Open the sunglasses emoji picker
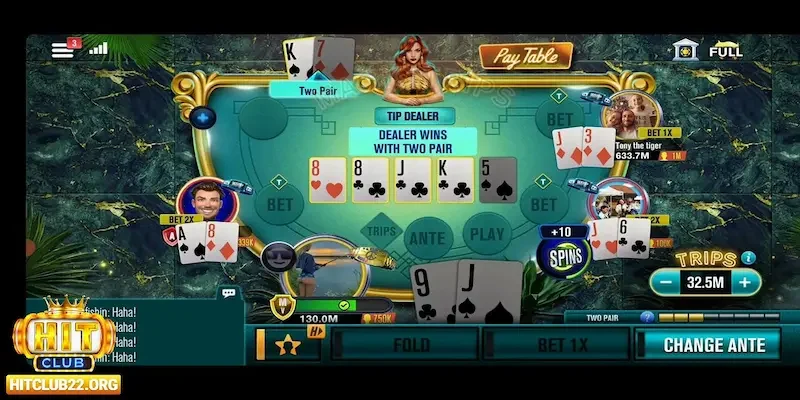Screen dimensions: 800x400 click(277, 257)
